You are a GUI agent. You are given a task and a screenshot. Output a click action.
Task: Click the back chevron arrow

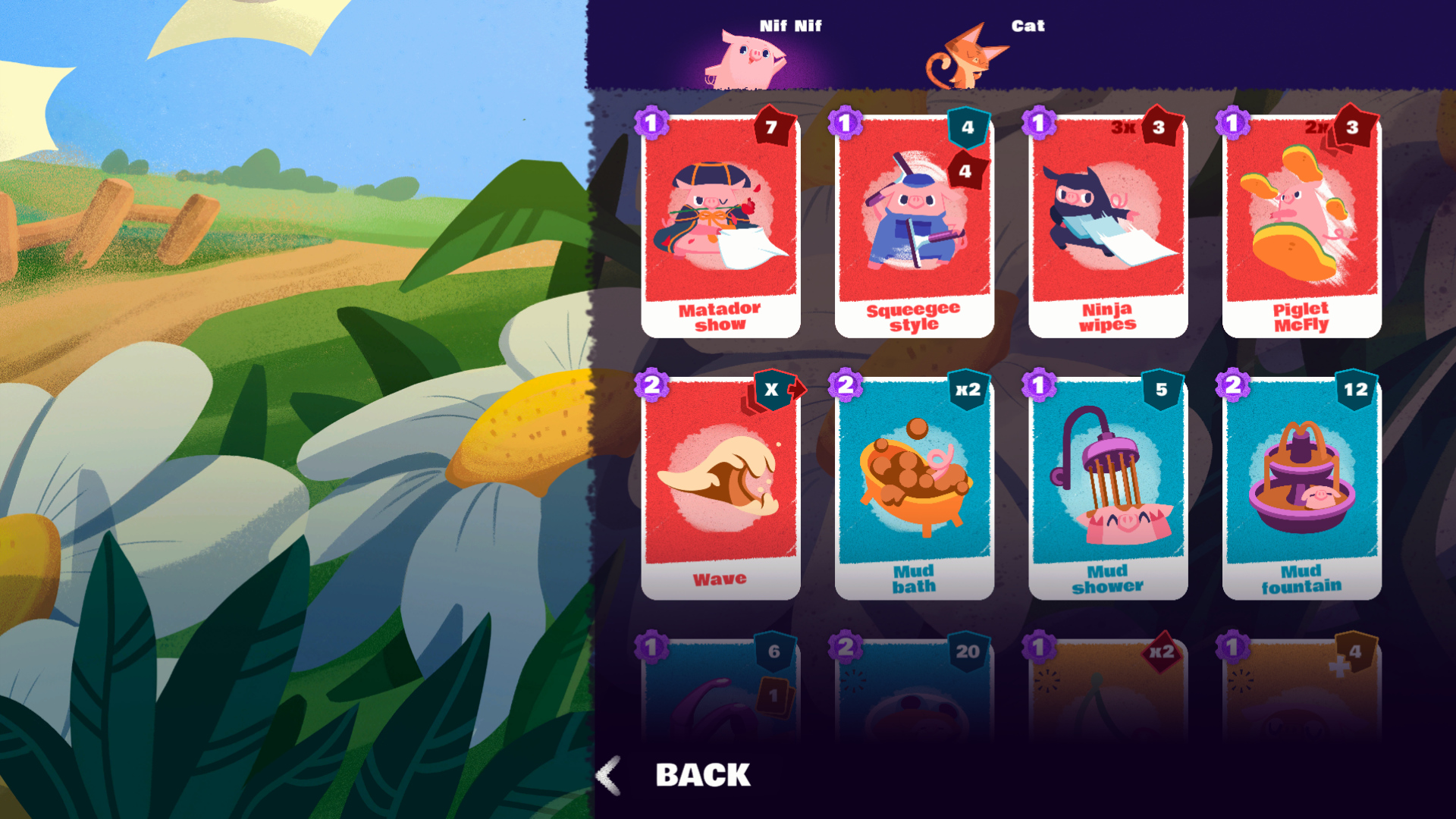coord(607,775)
